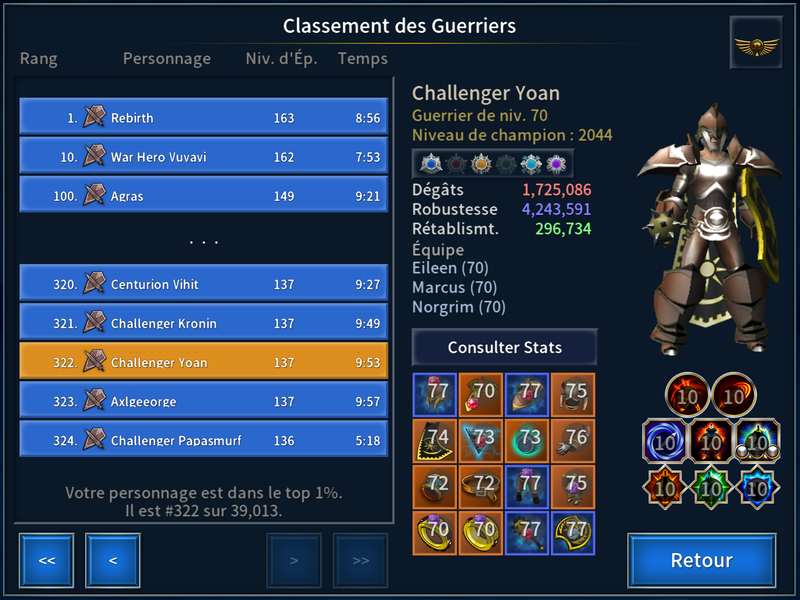Select the level 77 golden shield slot
The width and height of the screenshot is (800, 600).
tap(573, 532)
